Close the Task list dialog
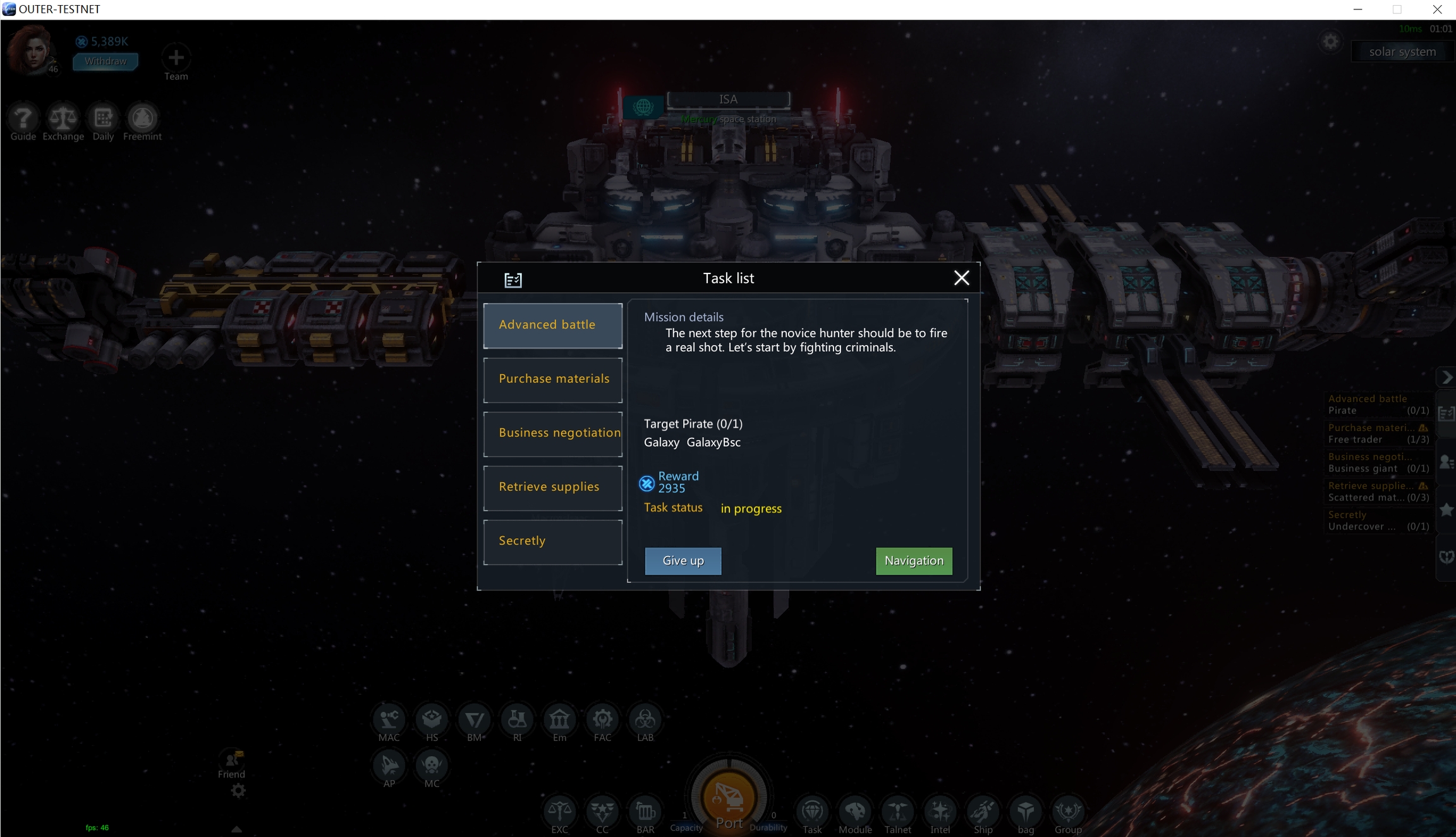This screenshot has height=837, width=1456. 961,278
